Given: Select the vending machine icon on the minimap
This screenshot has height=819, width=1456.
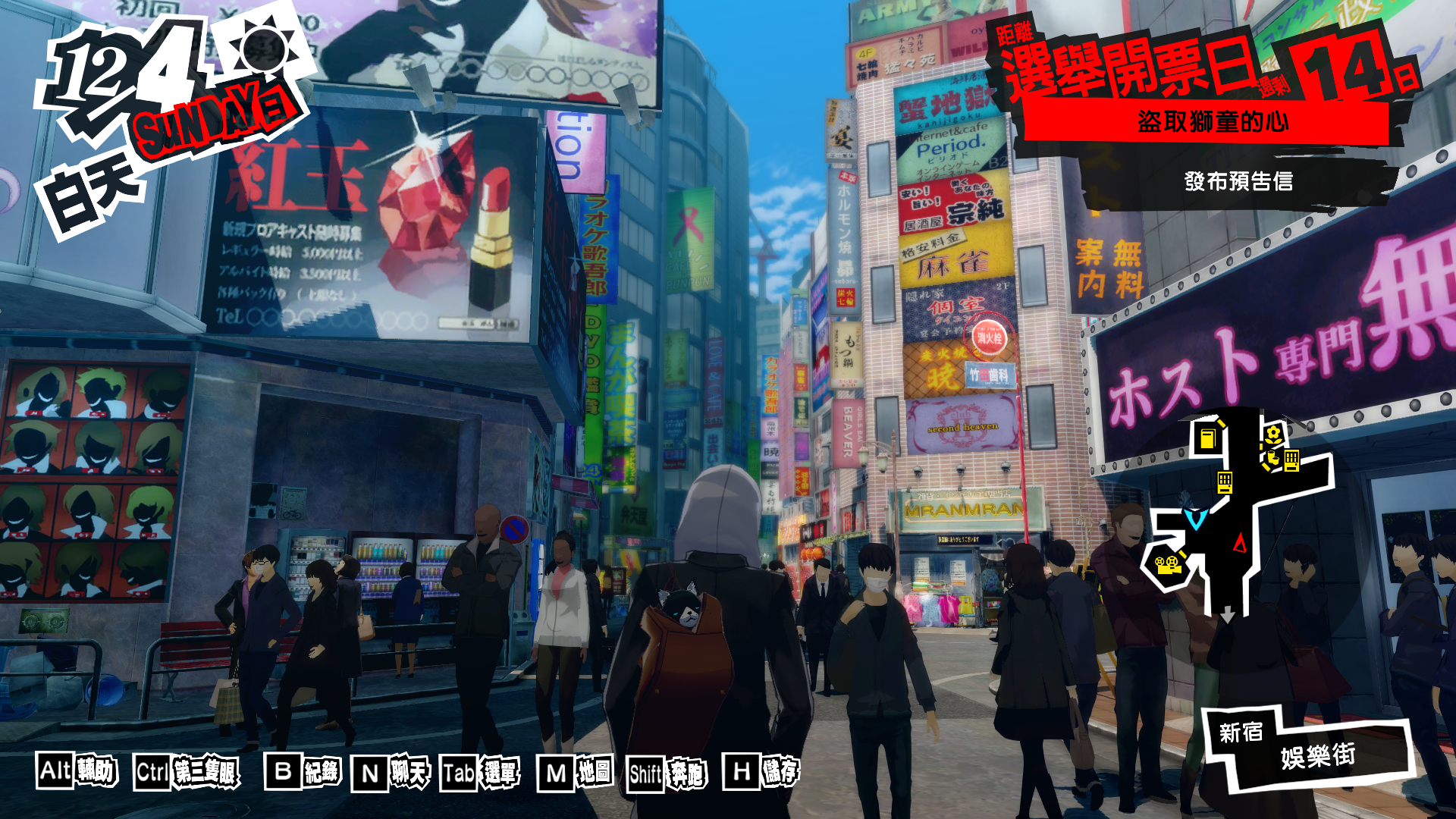Looking at the screenshot, I should pos(1225,482).
